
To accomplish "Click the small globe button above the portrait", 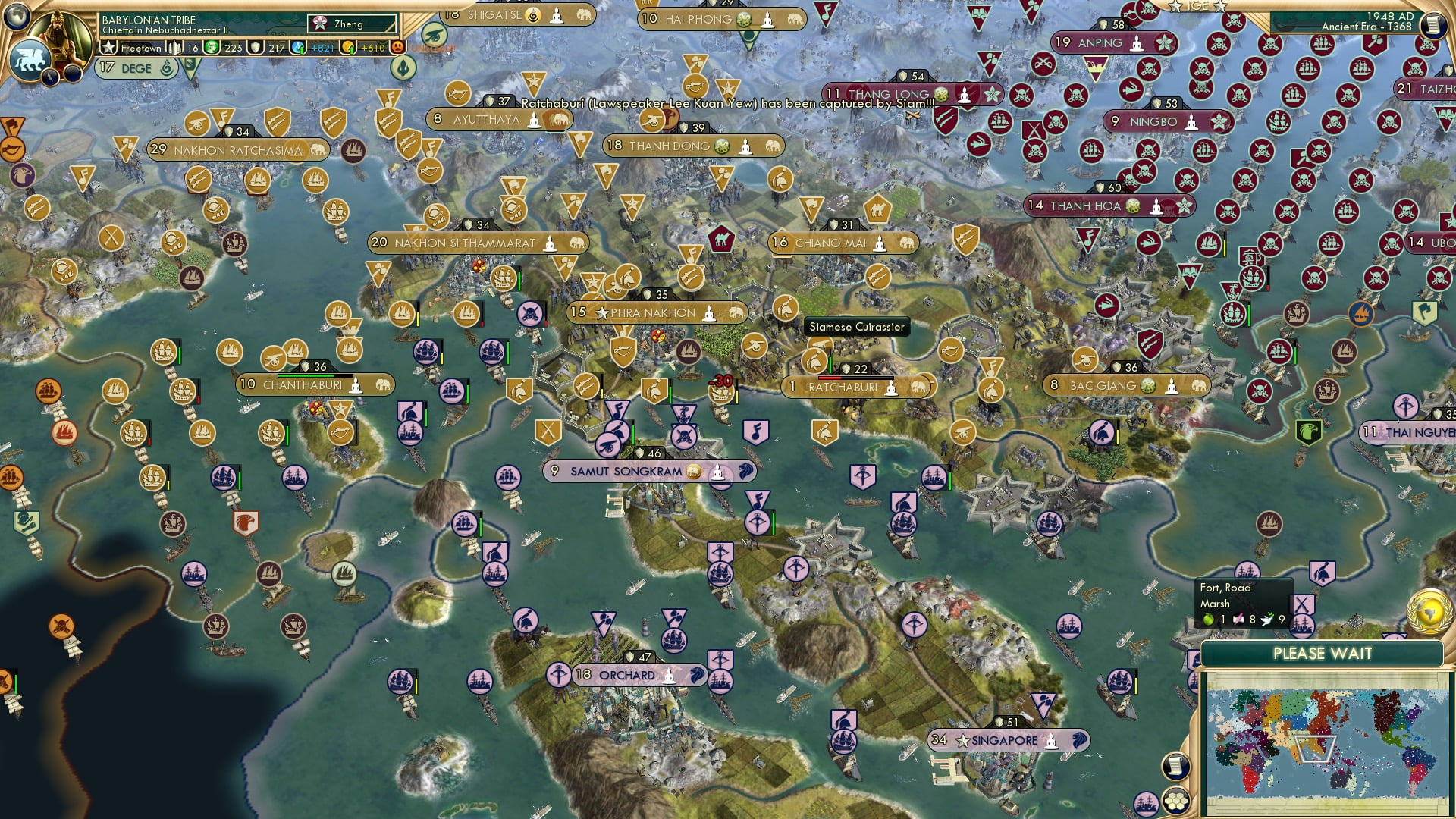I will 17,15.
